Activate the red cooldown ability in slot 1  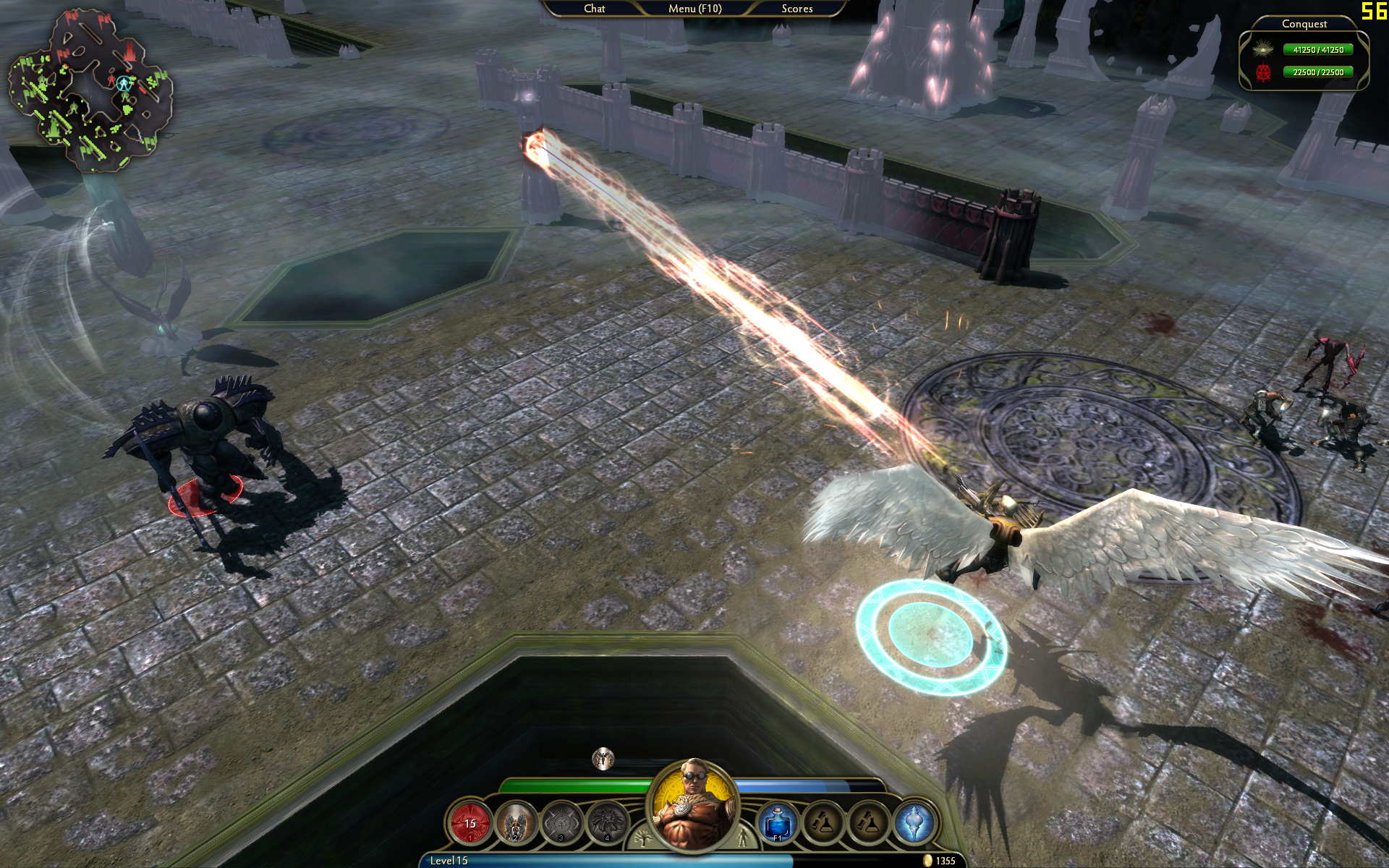(x=470, y=823)
